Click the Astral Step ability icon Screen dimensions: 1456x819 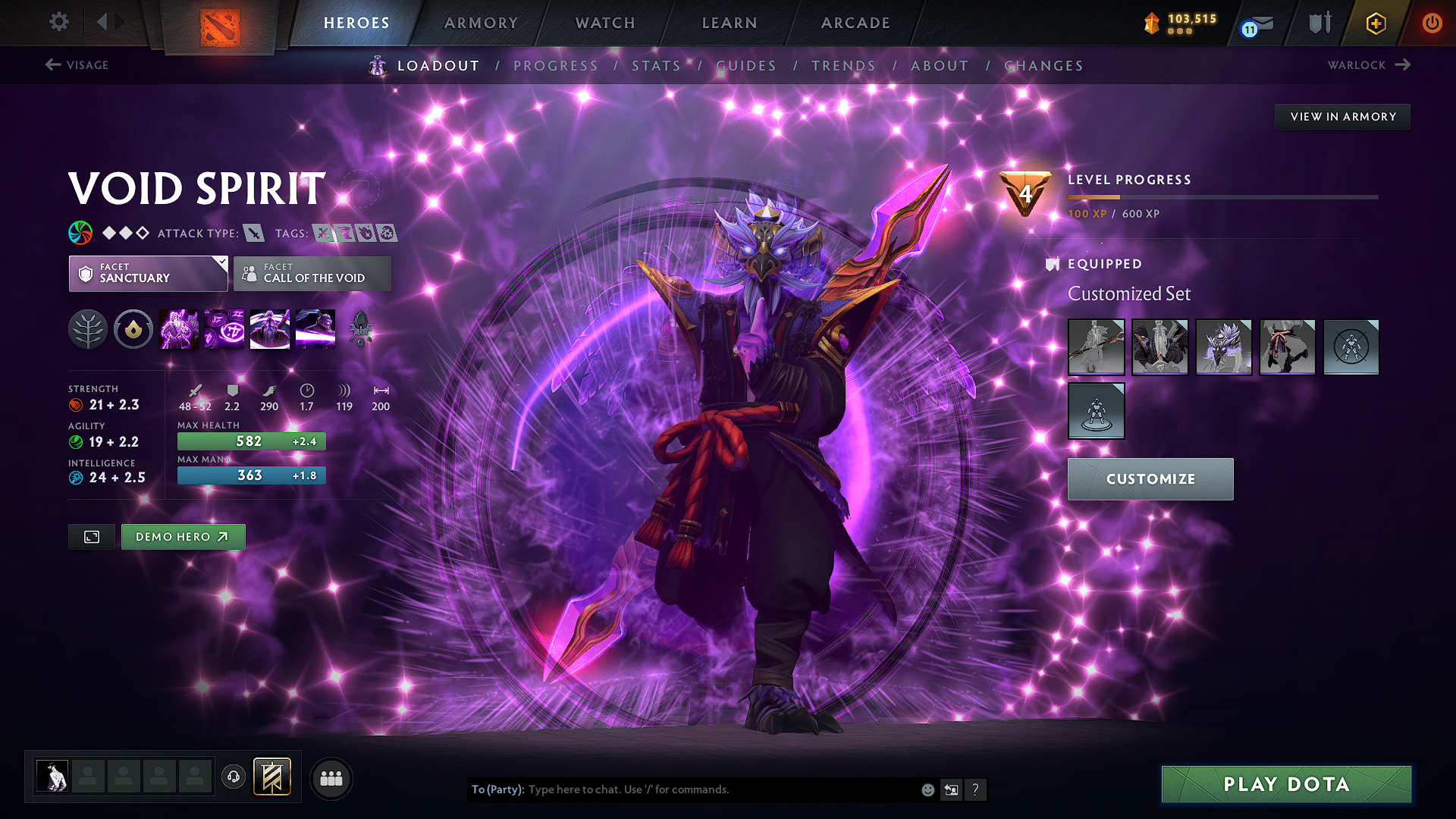[315, 329]
